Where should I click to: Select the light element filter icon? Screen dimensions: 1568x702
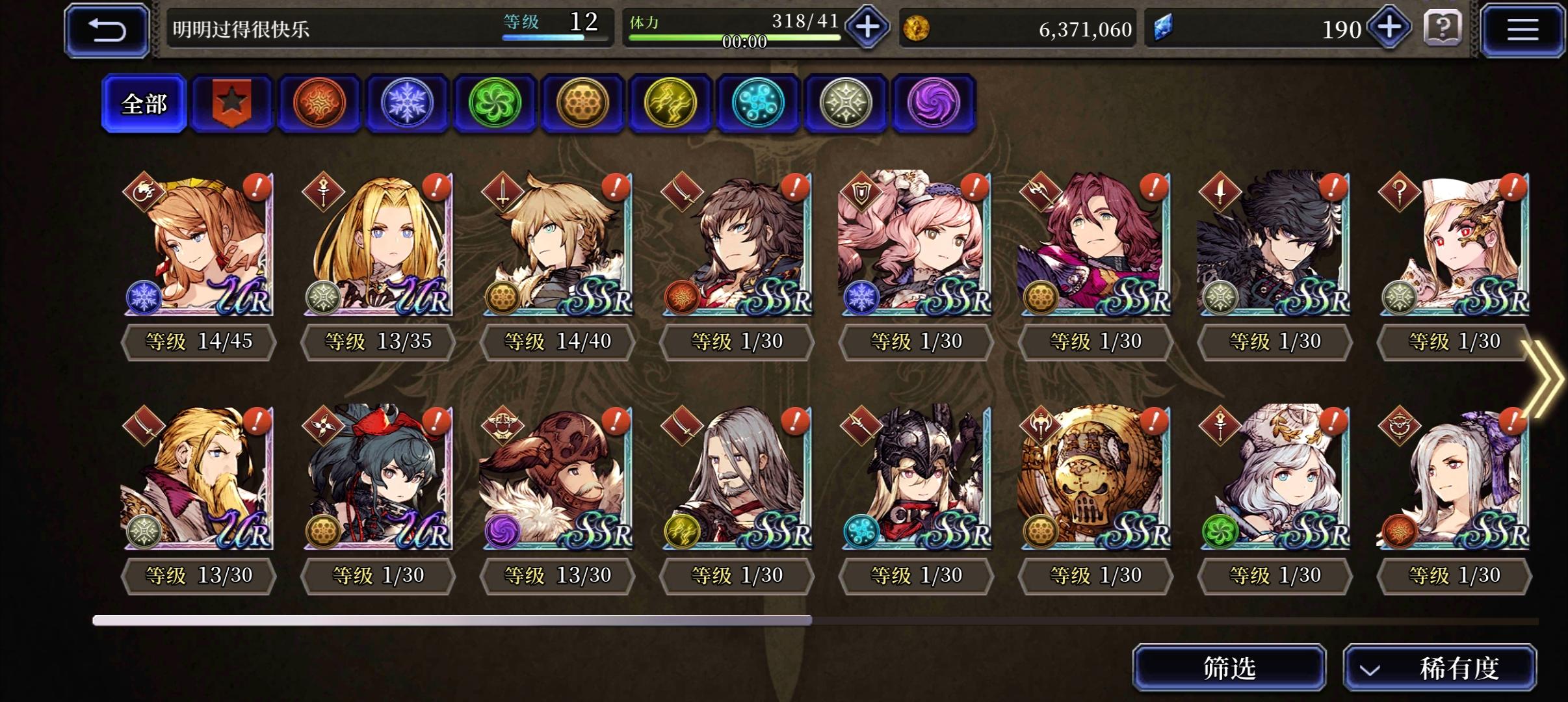tap(846, 103)
